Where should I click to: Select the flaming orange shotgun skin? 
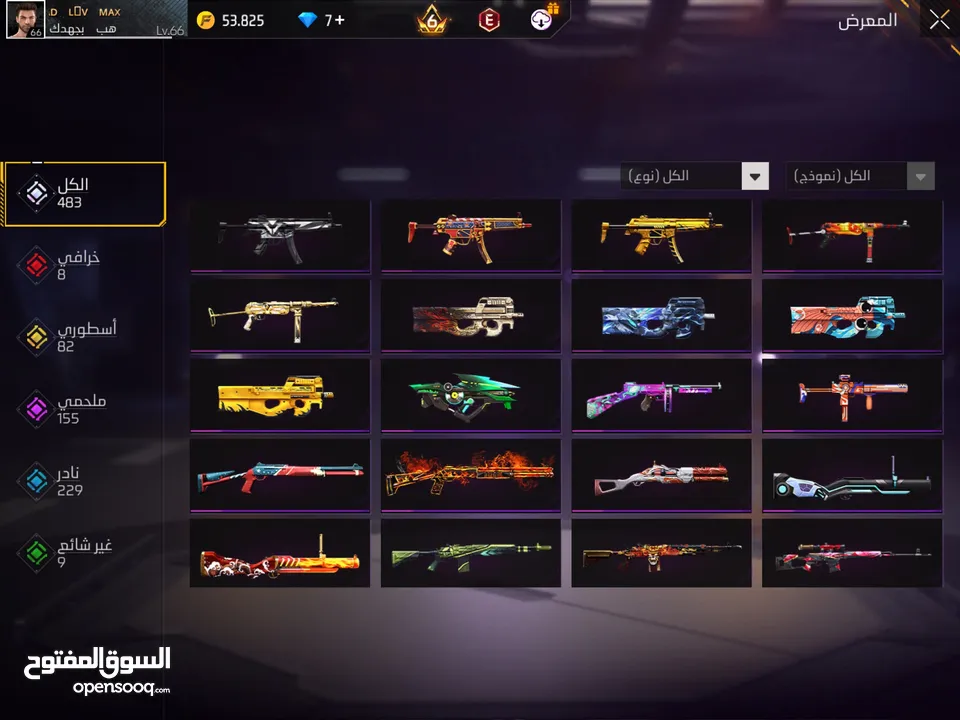[x=470, y=474]
